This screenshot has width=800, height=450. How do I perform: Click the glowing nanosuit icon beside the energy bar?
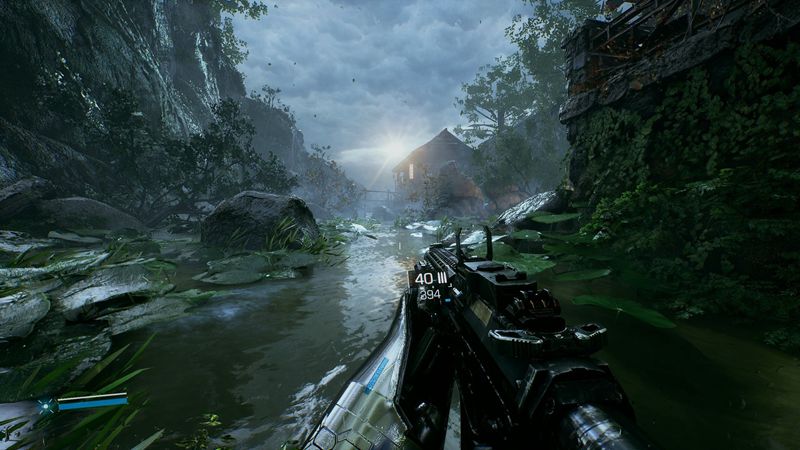pyautogui.click(x=44, y=405)
